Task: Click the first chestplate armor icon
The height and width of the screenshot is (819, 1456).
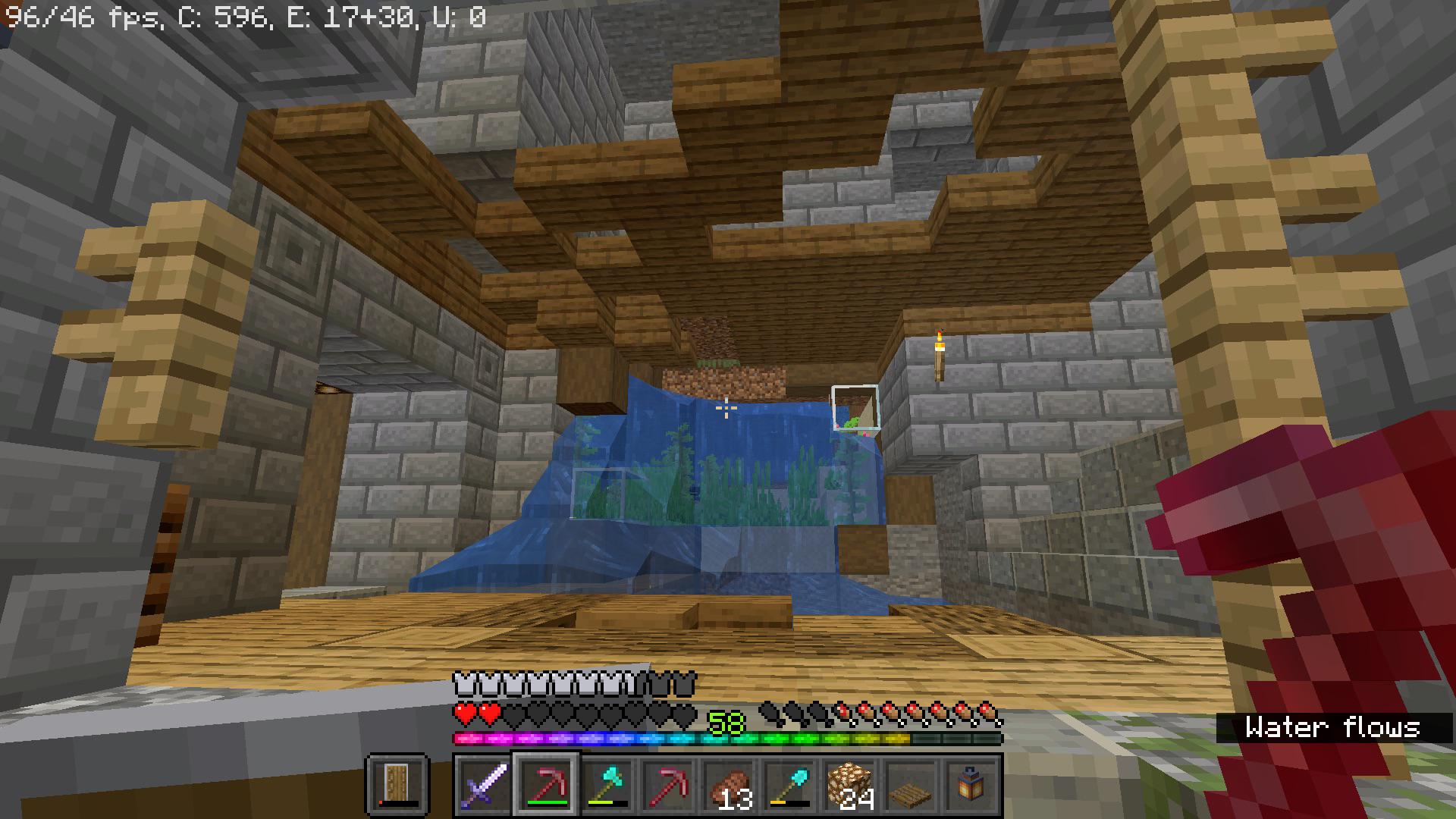Action: pyautogui.click(x=463, y=684)
